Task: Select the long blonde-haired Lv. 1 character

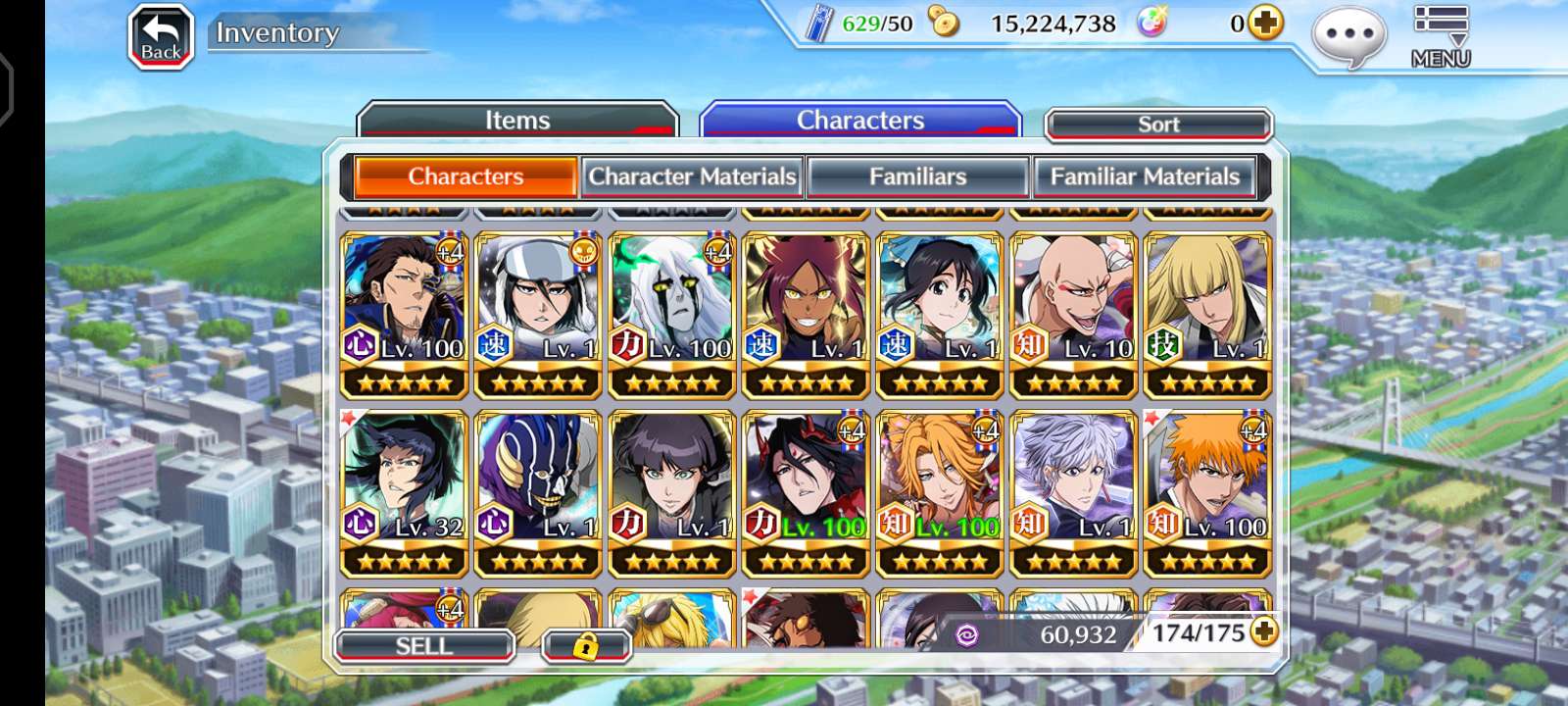Action: (x=1207, y=314)
